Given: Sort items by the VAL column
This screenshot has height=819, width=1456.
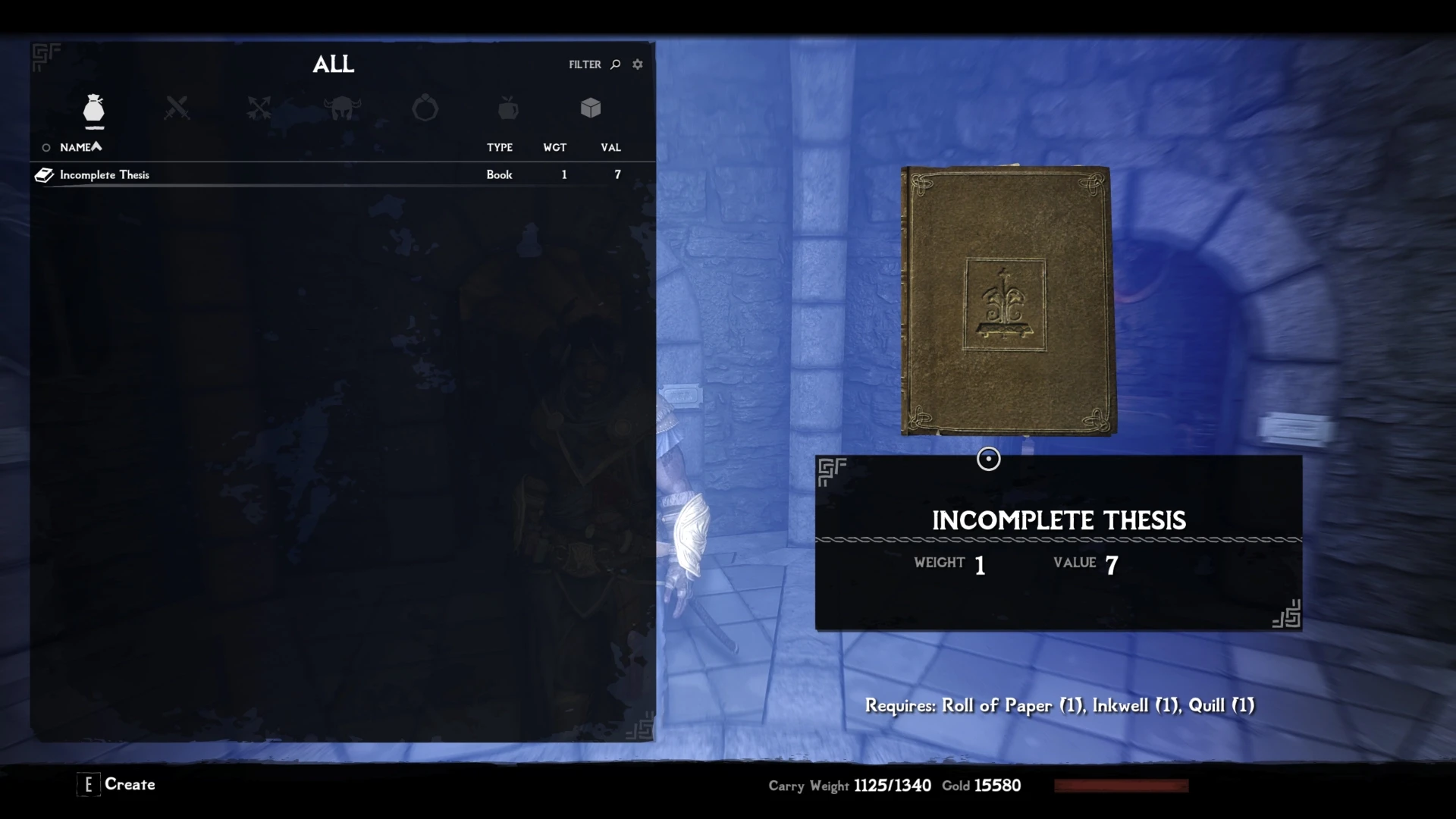Looking at the screenshot, I should 611,148.
